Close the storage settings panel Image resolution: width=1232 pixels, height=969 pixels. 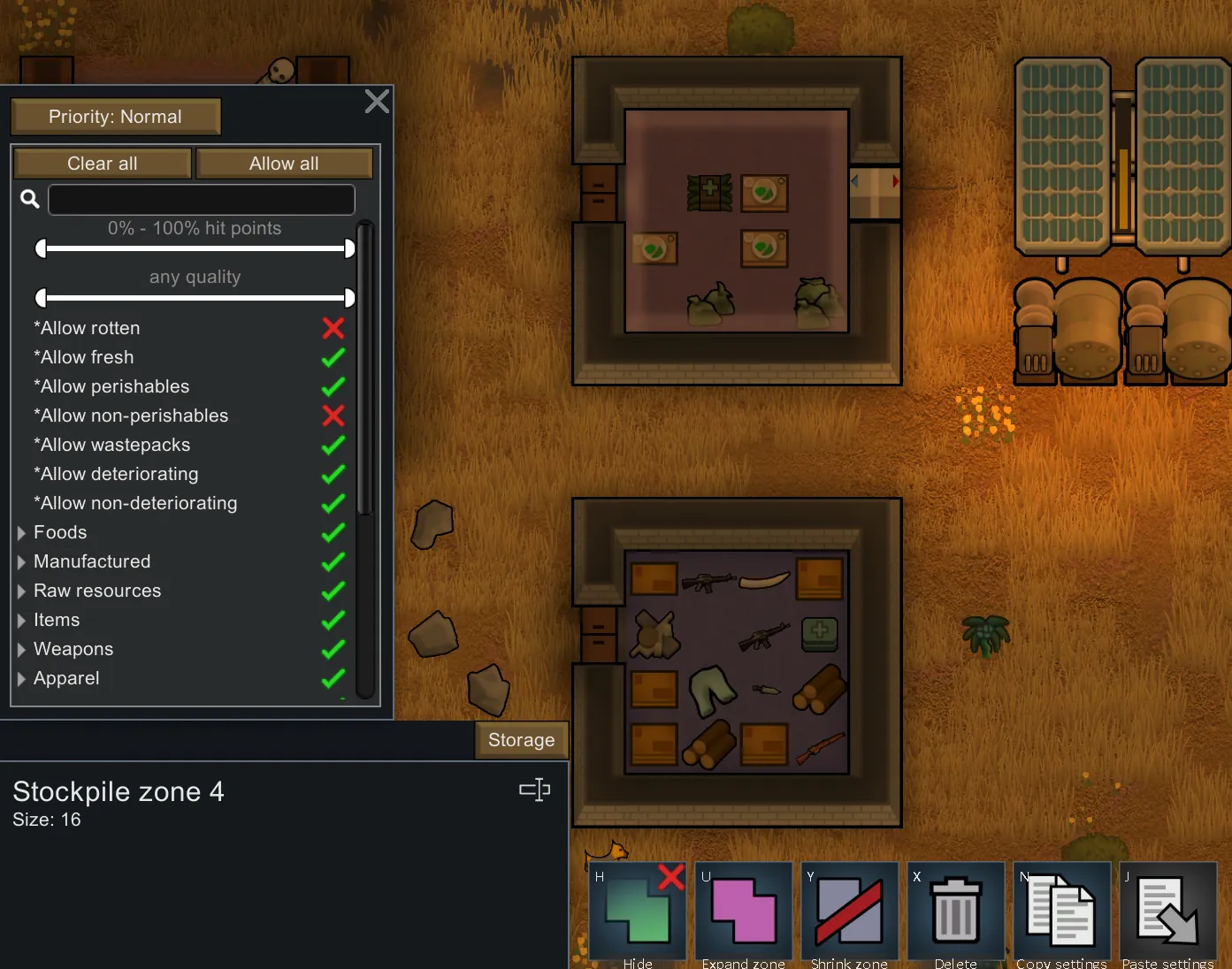click(x=377, y=102)
